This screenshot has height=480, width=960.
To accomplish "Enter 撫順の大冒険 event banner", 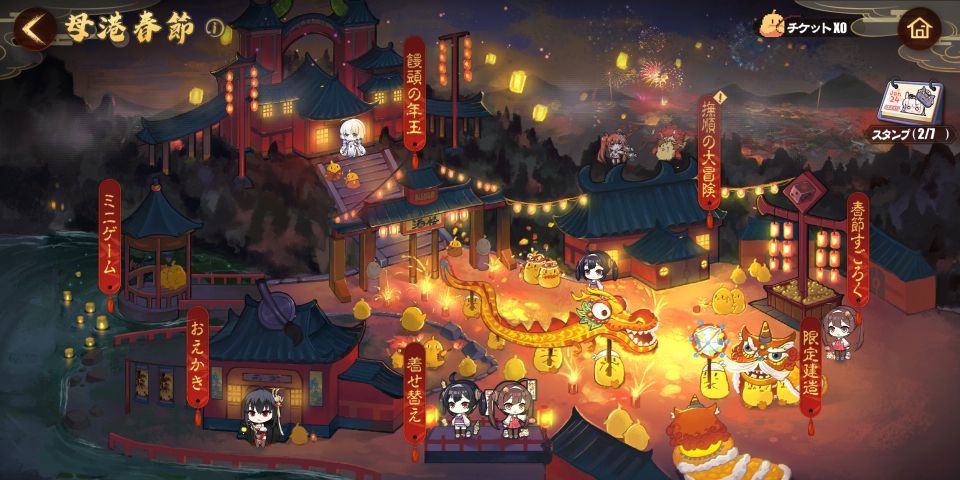I will click(710, 160).
